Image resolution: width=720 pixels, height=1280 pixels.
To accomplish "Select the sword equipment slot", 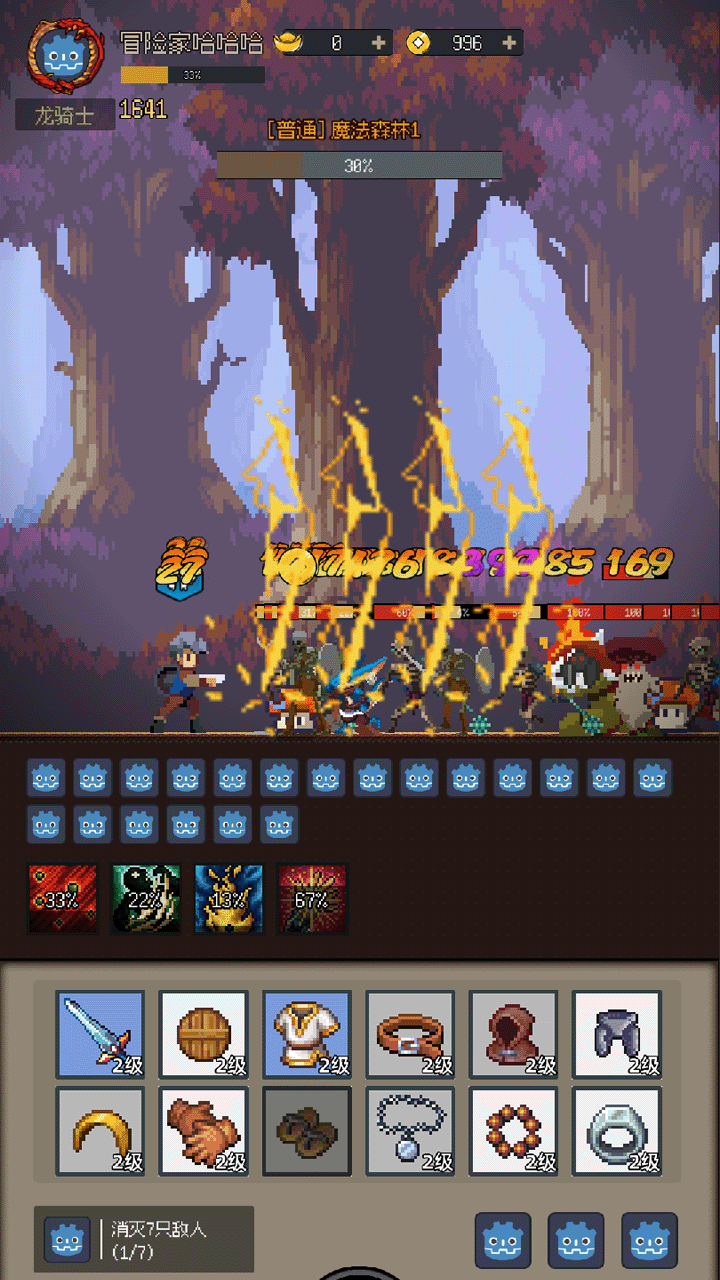I will [100, 1035].
